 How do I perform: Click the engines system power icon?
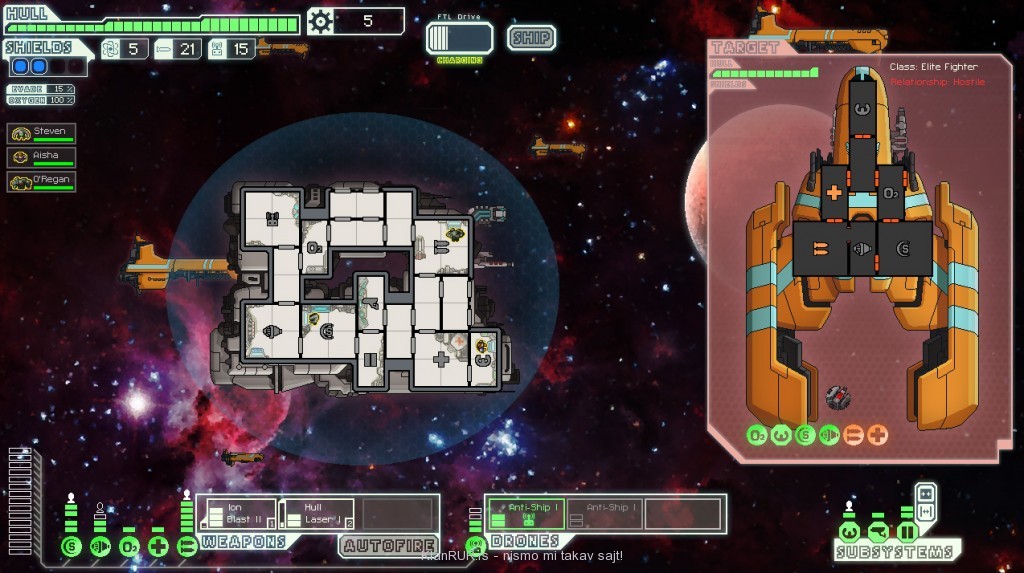[x=100, y=546]
